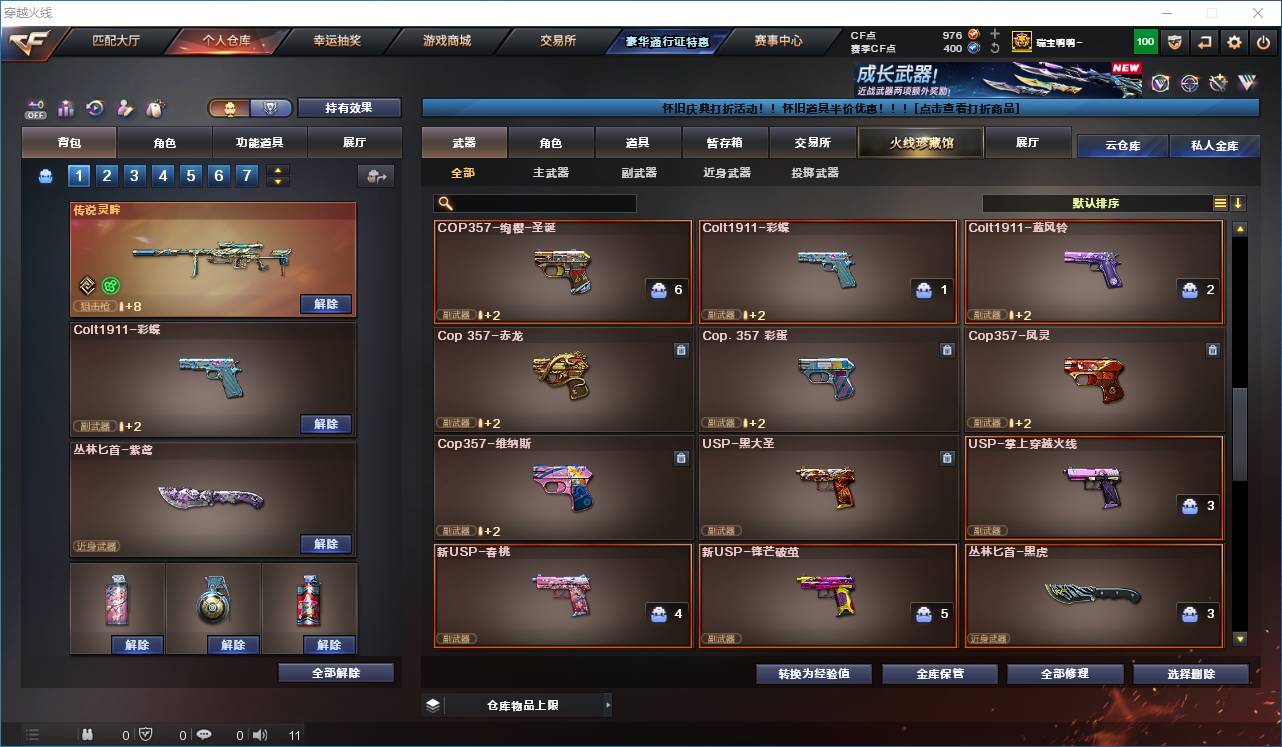Image resolution: width=1282 pixels, height=747 pixels.
Task: Click the backpack export icon beside slot numbers
Action: [x=375, y=175]
